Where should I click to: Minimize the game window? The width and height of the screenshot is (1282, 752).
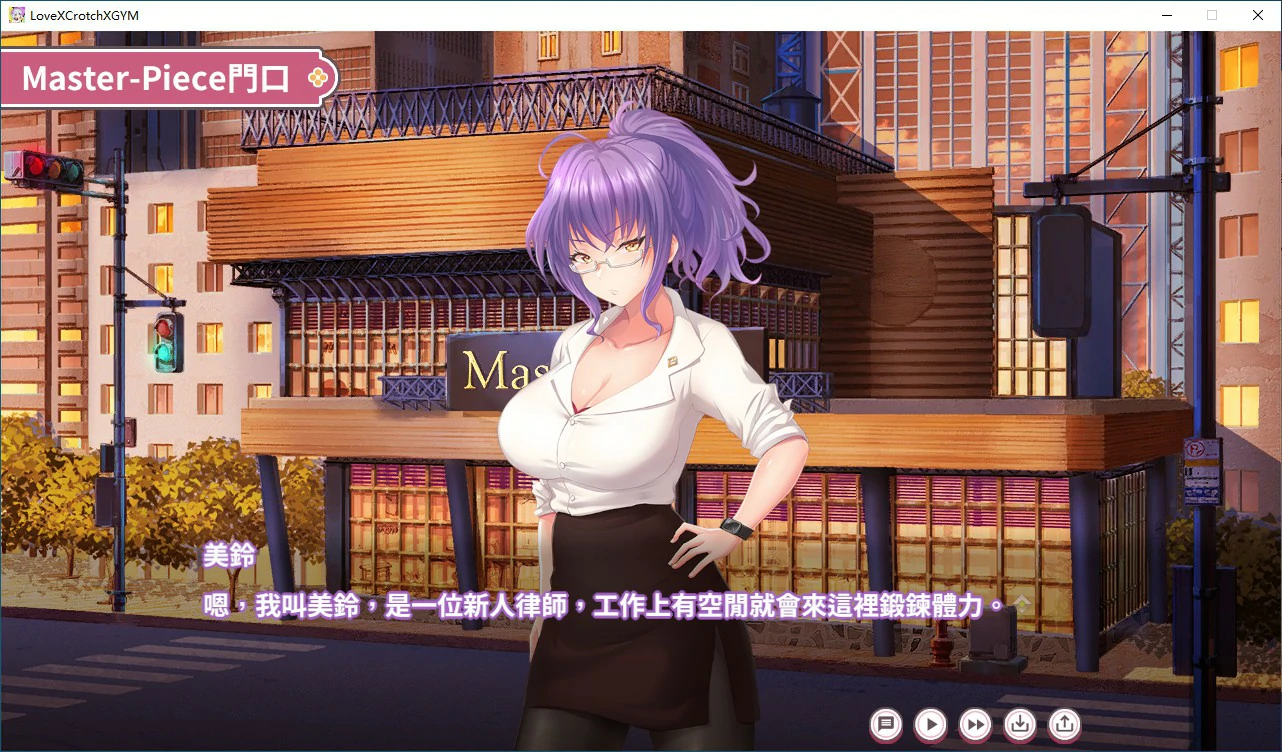click(1166, 15)
